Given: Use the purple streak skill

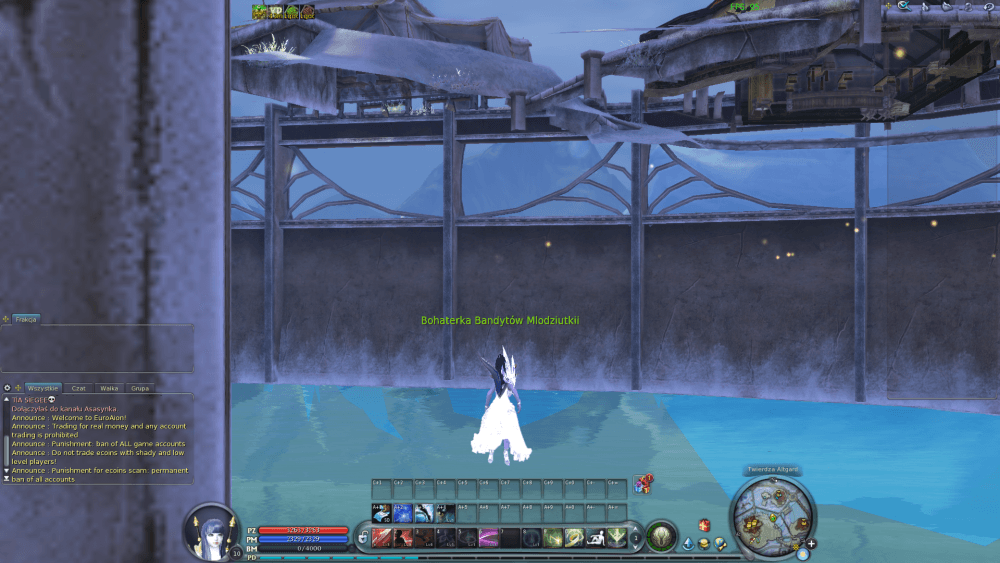Looking at the screenshot, I should pos(489,538).
